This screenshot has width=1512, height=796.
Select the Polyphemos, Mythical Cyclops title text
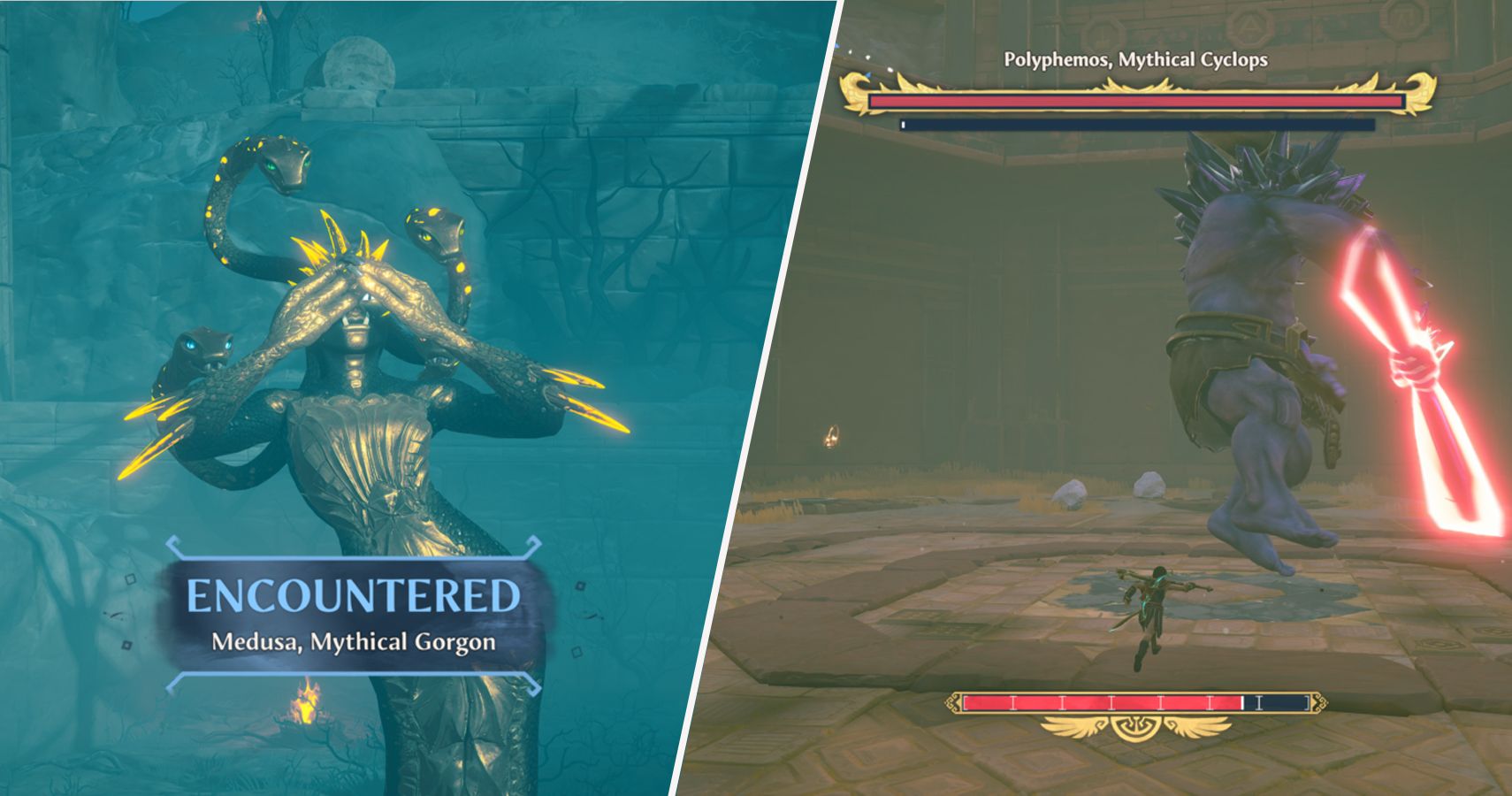pyautogui.click(x=1135, y=60)
